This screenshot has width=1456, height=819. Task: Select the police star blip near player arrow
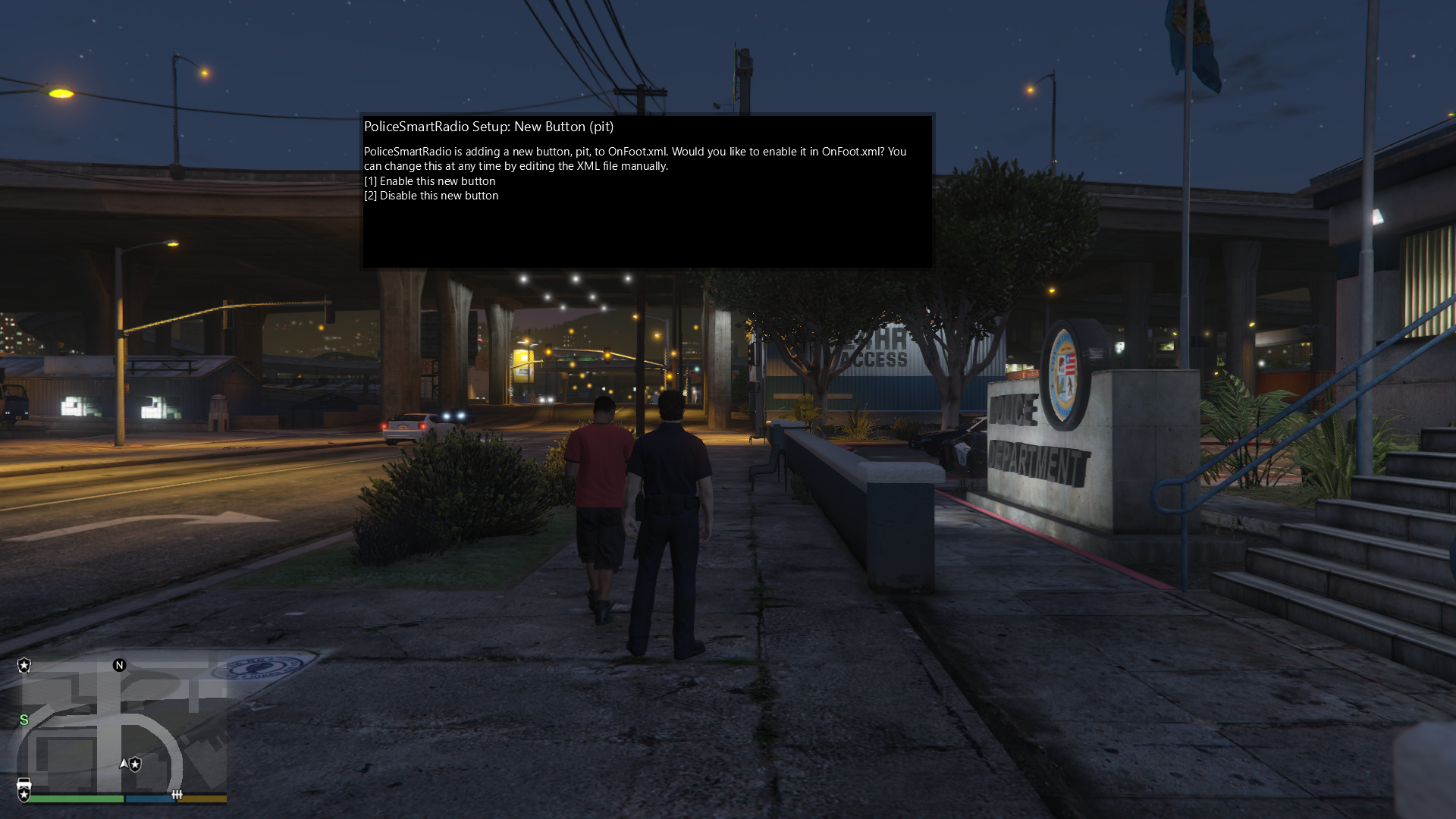click(136, 764)
